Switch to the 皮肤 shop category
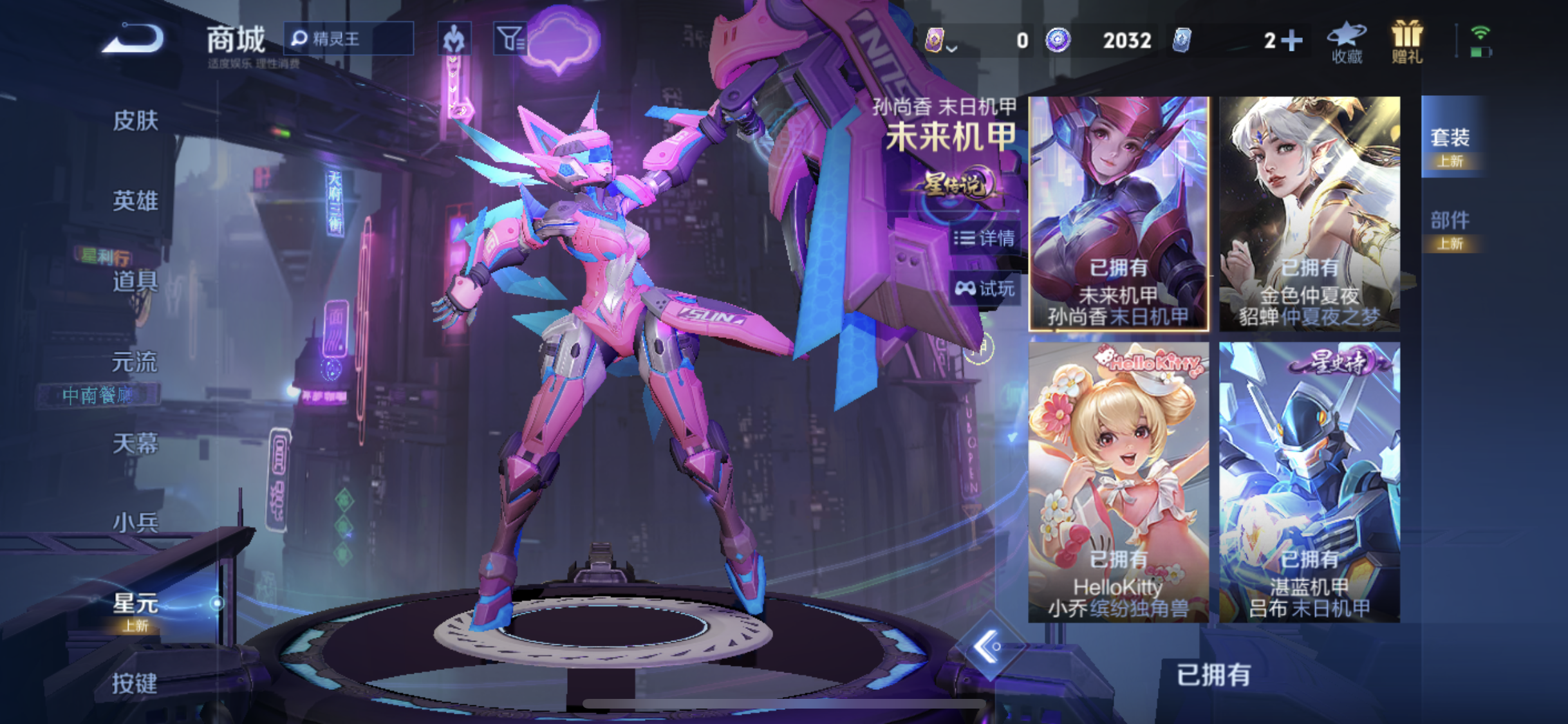 coord(135,120)
